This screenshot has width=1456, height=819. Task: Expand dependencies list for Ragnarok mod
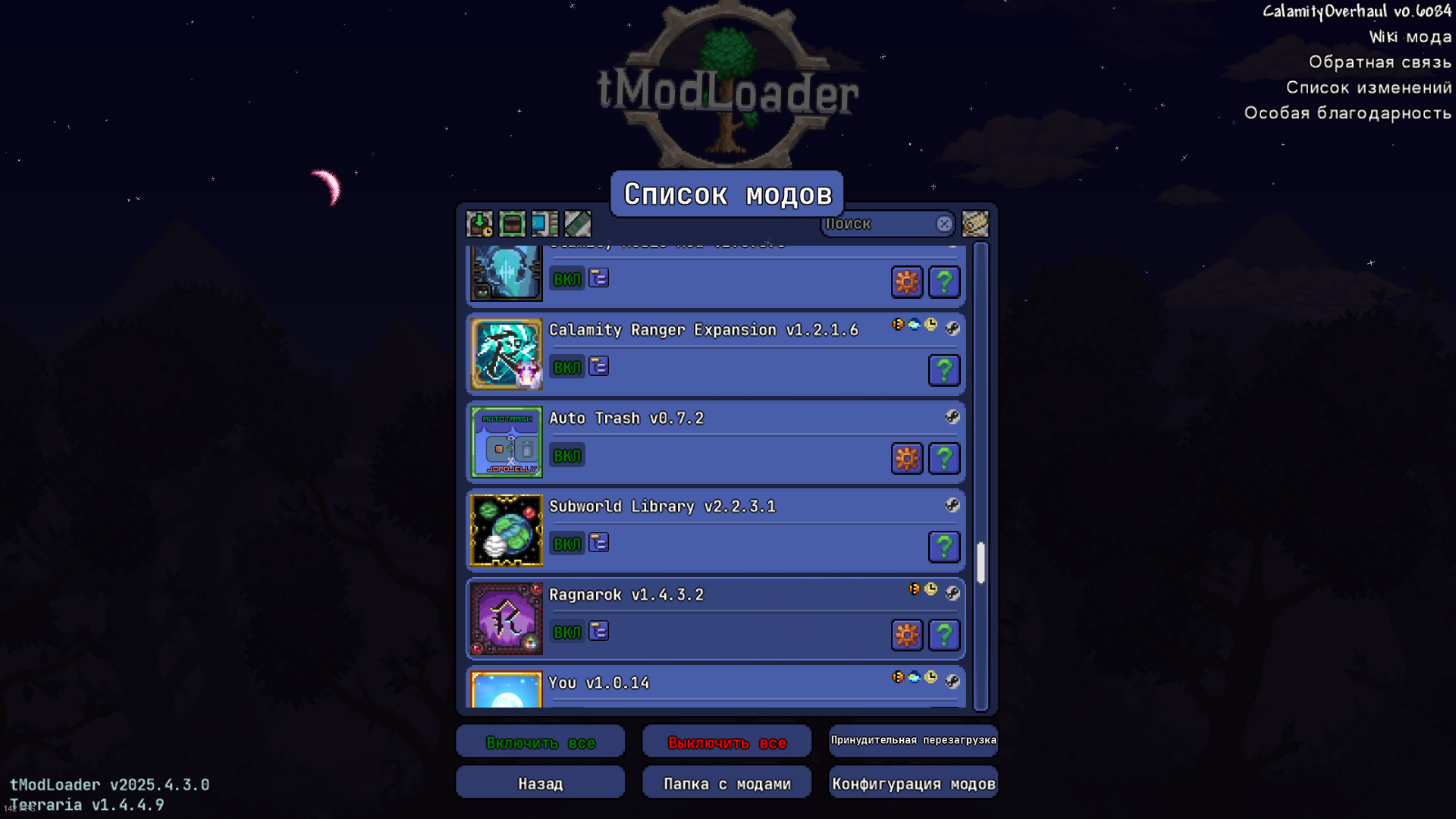point(598,631)
